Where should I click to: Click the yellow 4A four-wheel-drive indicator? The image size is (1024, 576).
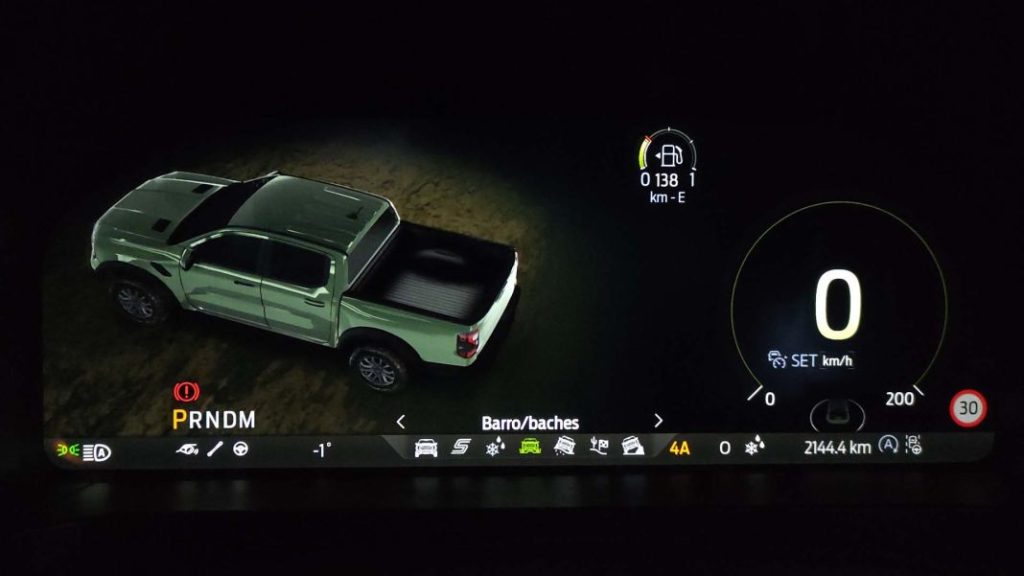680,448
